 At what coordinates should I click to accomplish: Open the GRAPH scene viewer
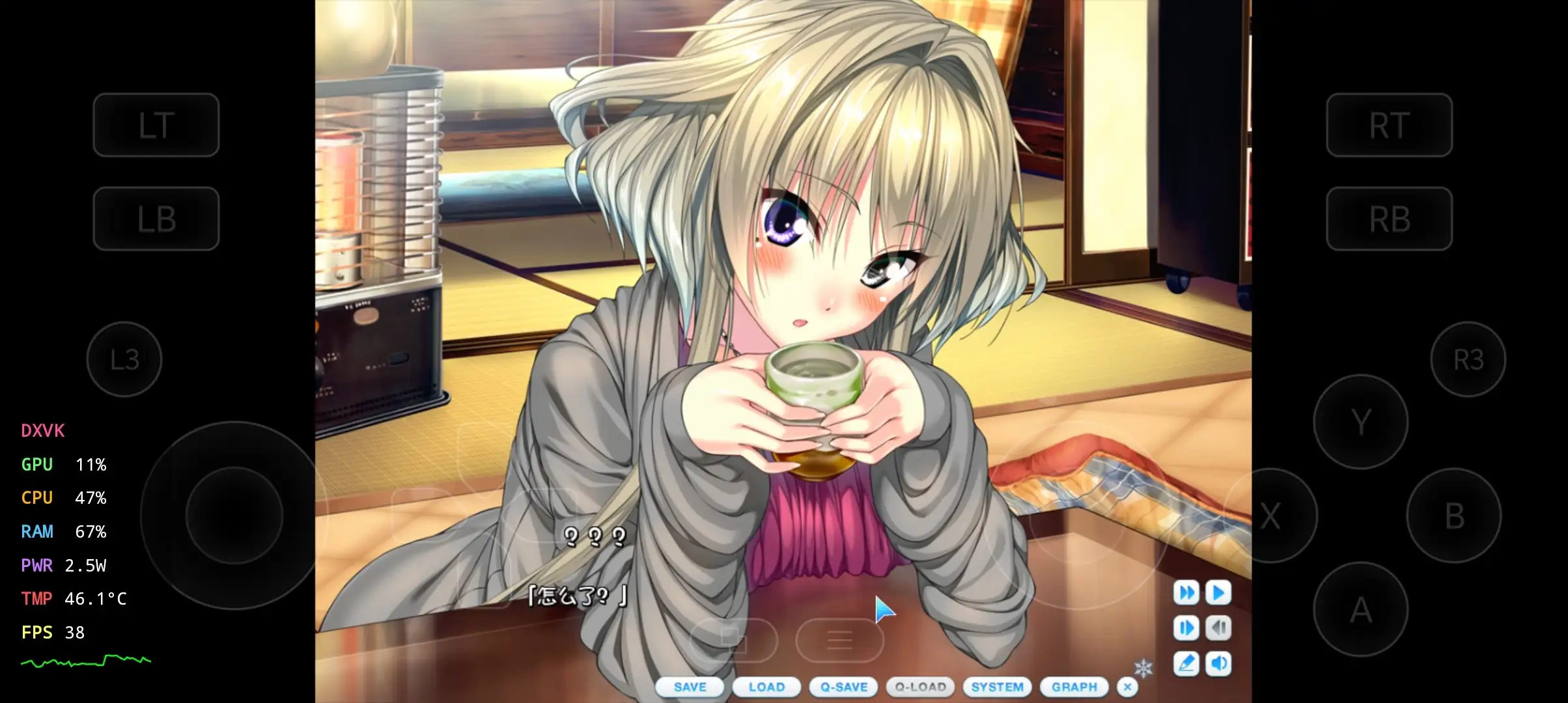(1073, 687)
